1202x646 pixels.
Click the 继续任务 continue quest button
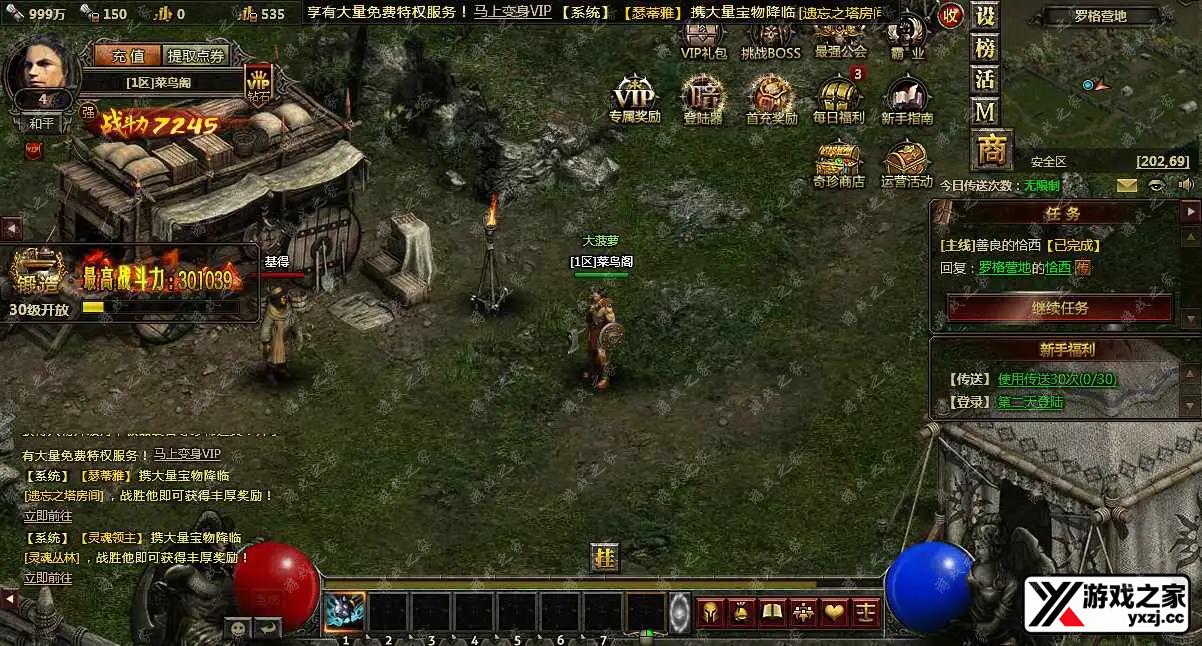coord(1060,308)
